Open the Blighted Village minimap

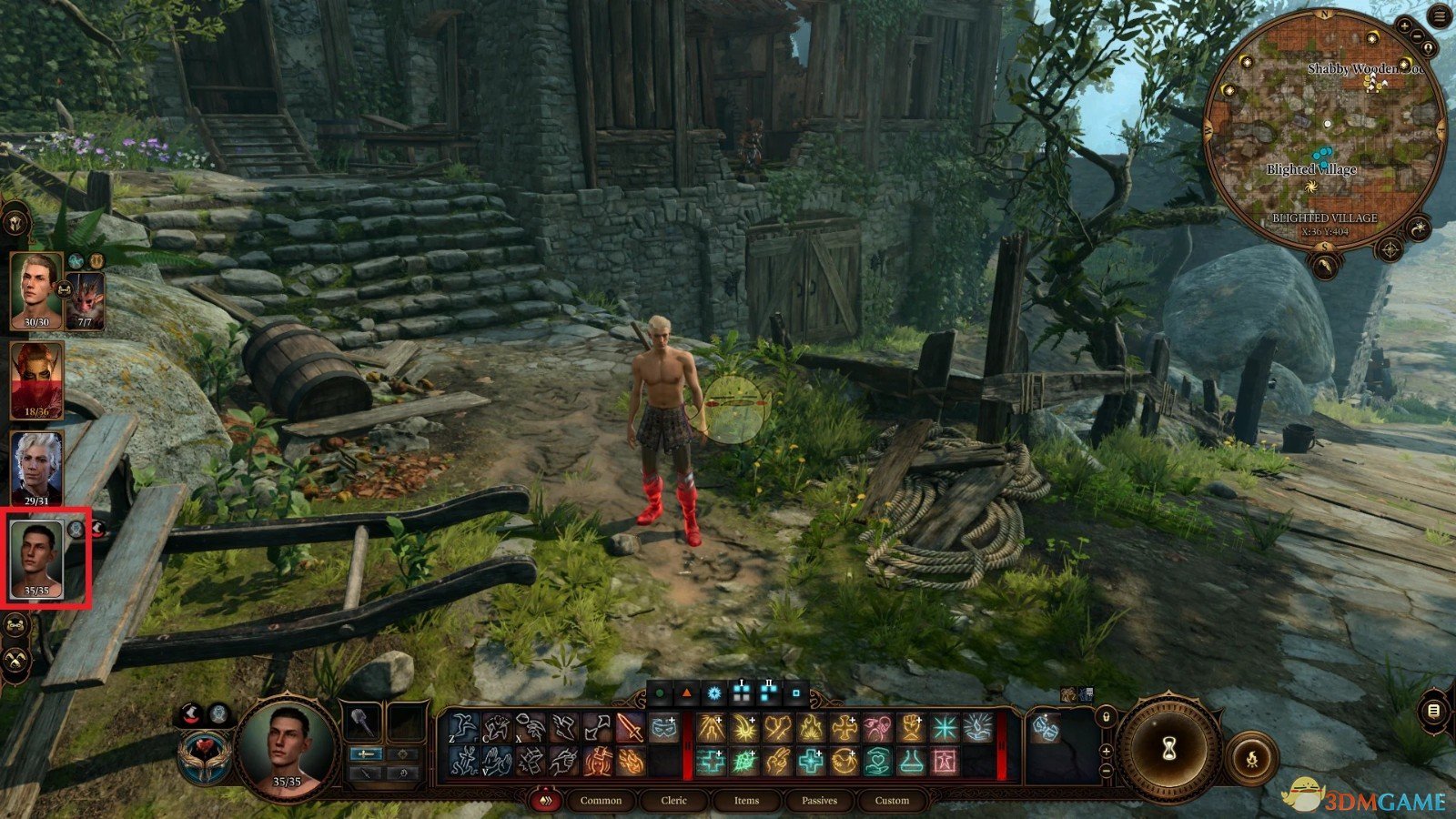tap(1326, 136)
